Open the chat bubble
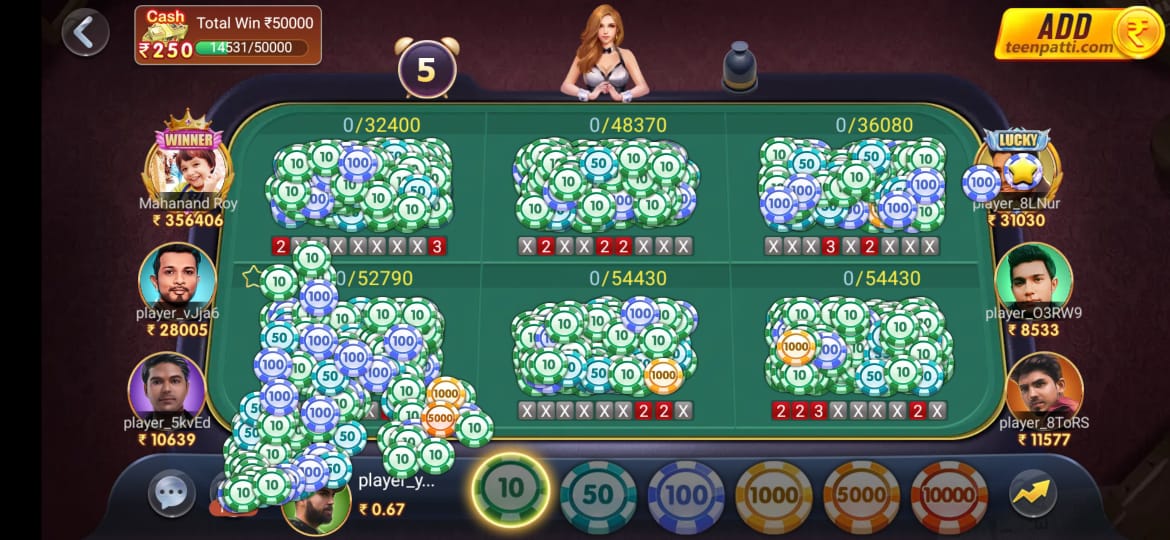This screenshot has height=540, width=1170. [x=171, y=493]
